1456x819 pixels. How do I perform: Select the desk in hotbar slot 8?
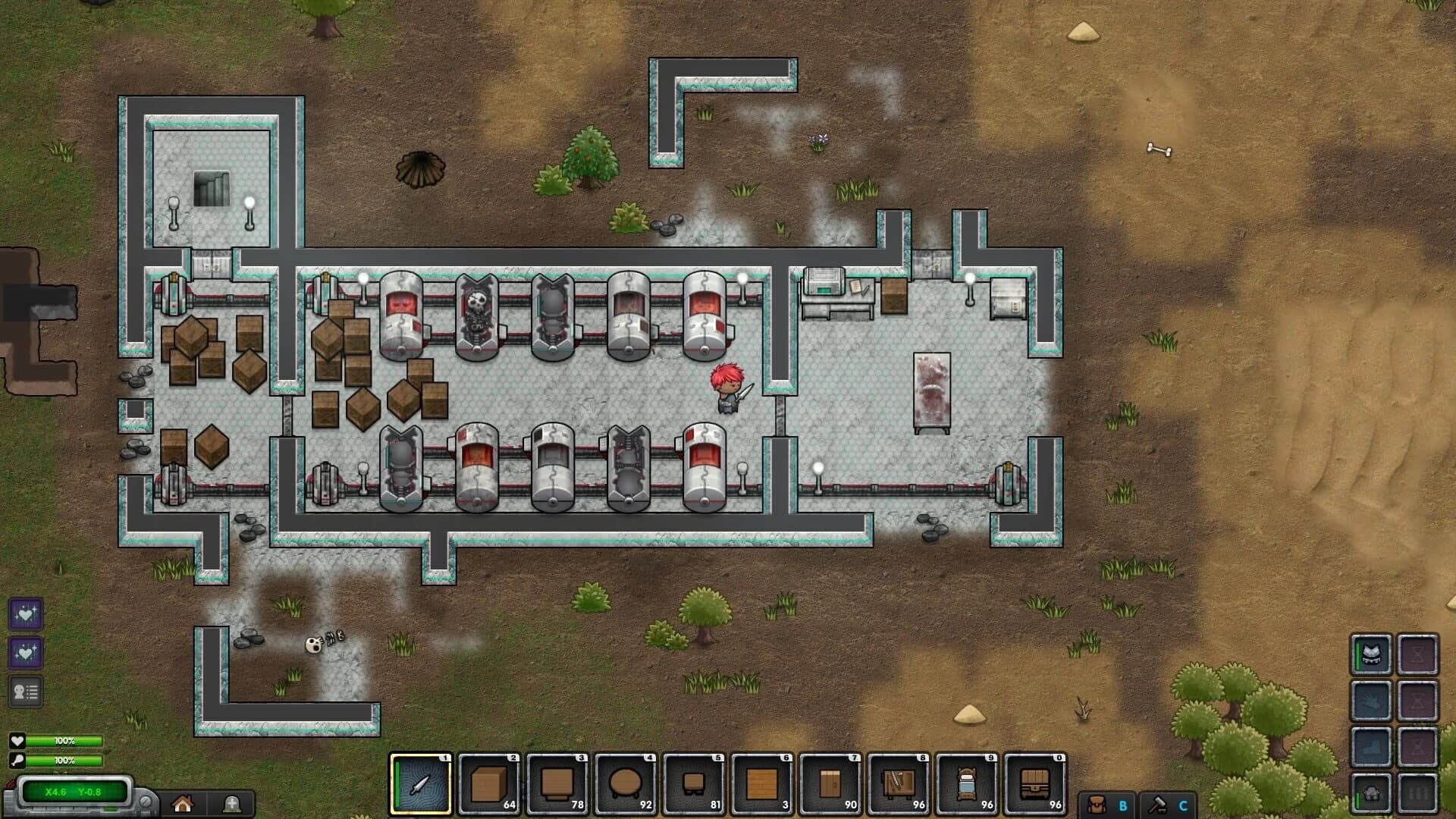[899, 780]
